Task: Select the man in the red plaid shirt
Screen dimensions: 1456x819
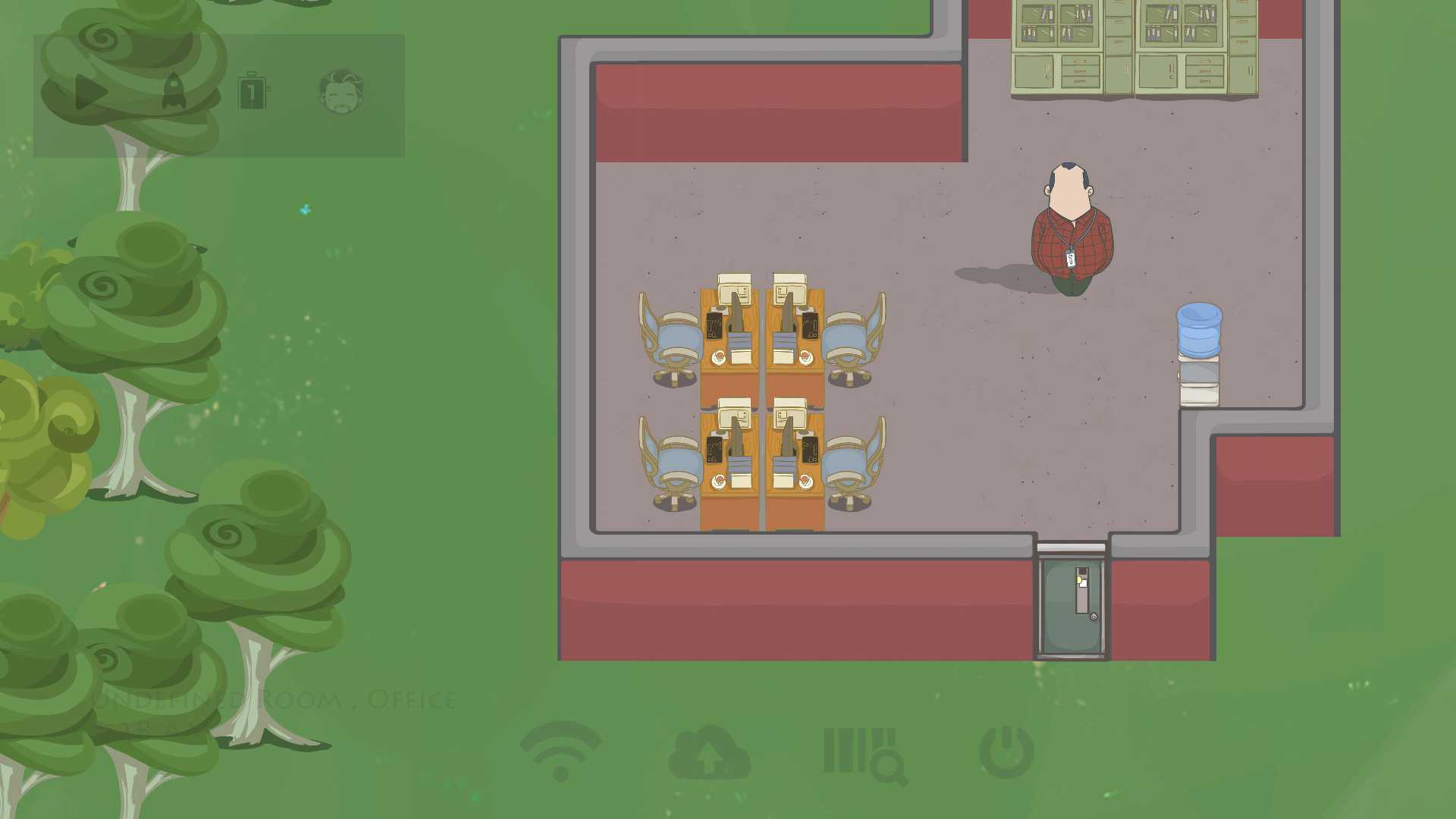Action: [x=1069, y=227]
